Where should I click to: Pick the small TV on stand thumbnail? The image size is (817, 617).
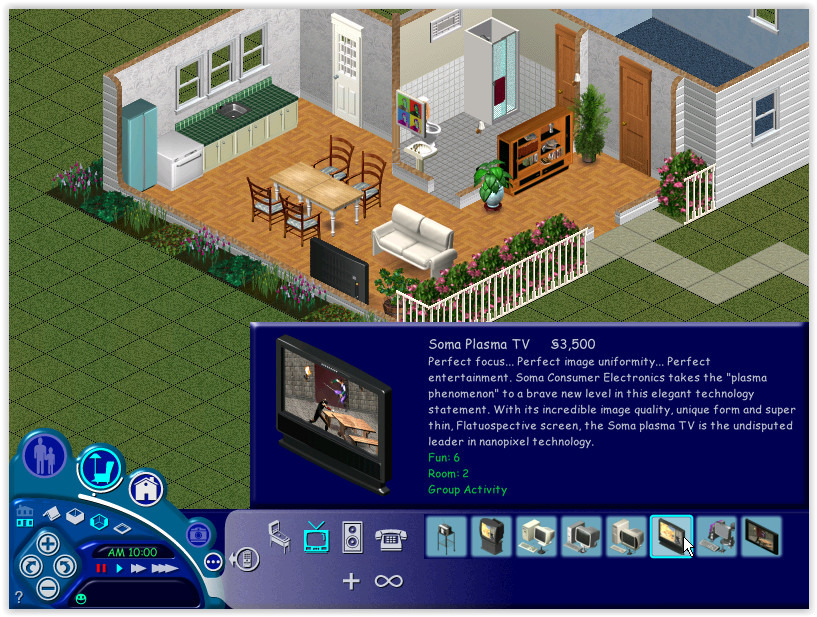445,537
